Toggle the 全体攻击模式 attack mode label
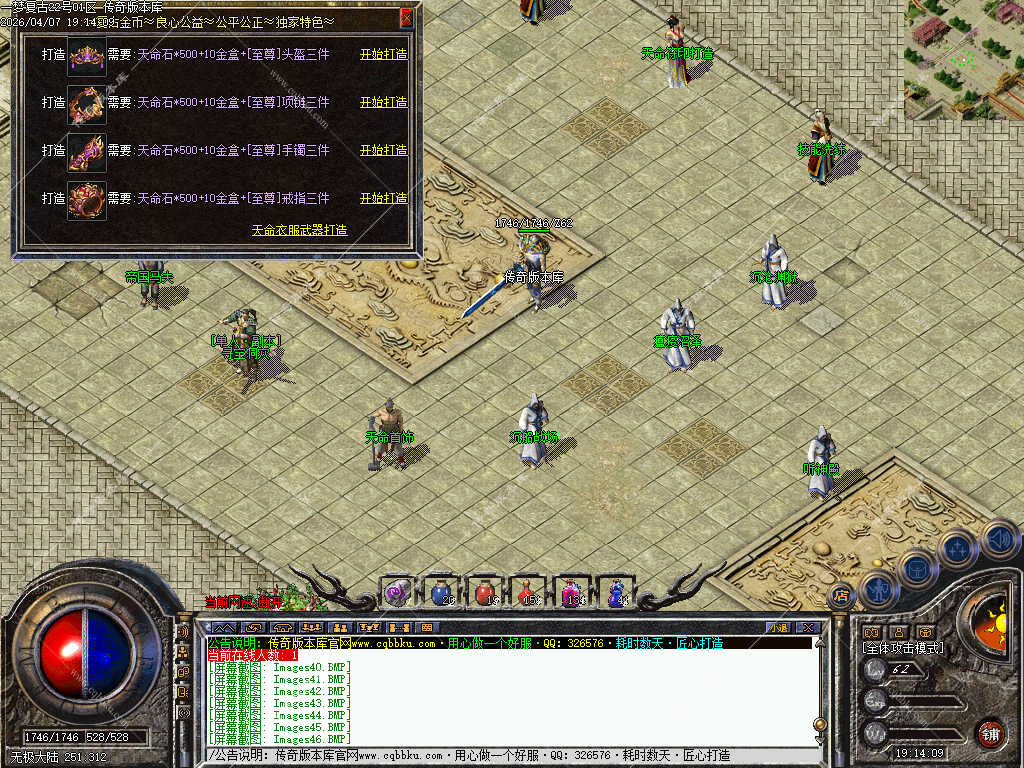1024x768 pixels. (x=903, y=648)
